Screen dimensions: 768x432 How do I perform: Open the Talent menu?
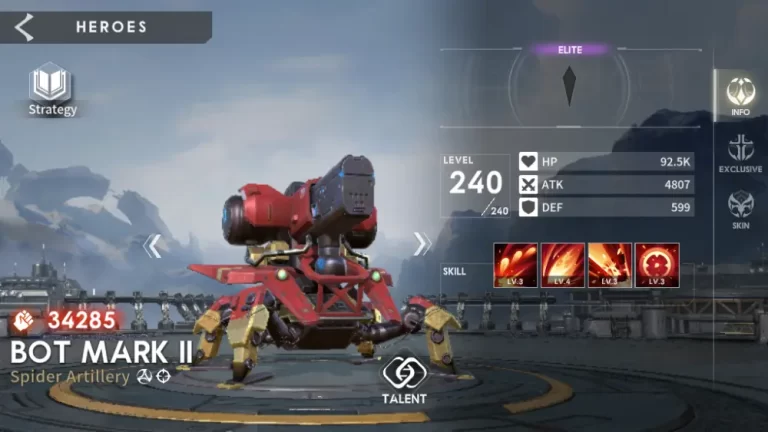point(404,379)
